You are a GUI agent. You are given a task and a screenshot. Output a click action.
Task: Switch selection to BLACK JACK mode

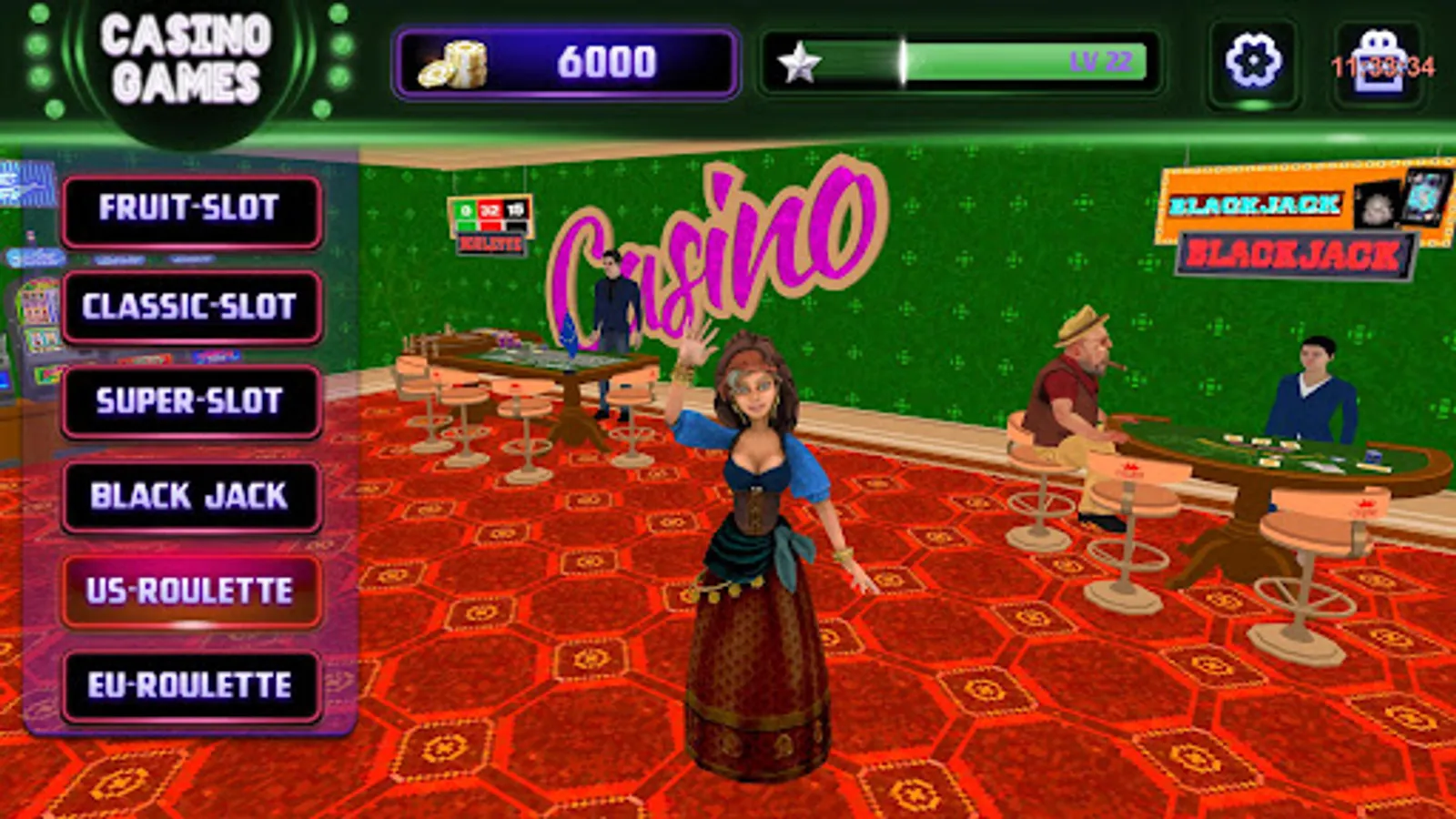189,496
